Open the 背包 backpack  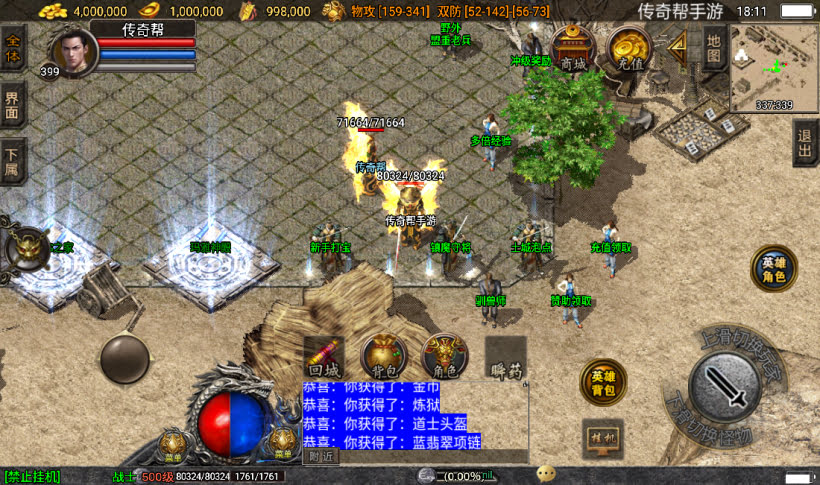tap(383, 357)
